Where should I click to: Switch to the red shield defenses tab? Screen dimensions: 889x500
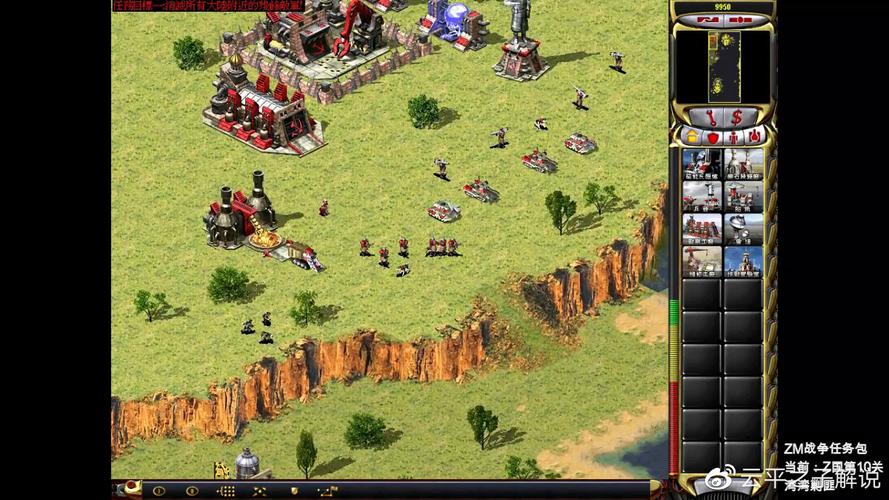(712, 135)
